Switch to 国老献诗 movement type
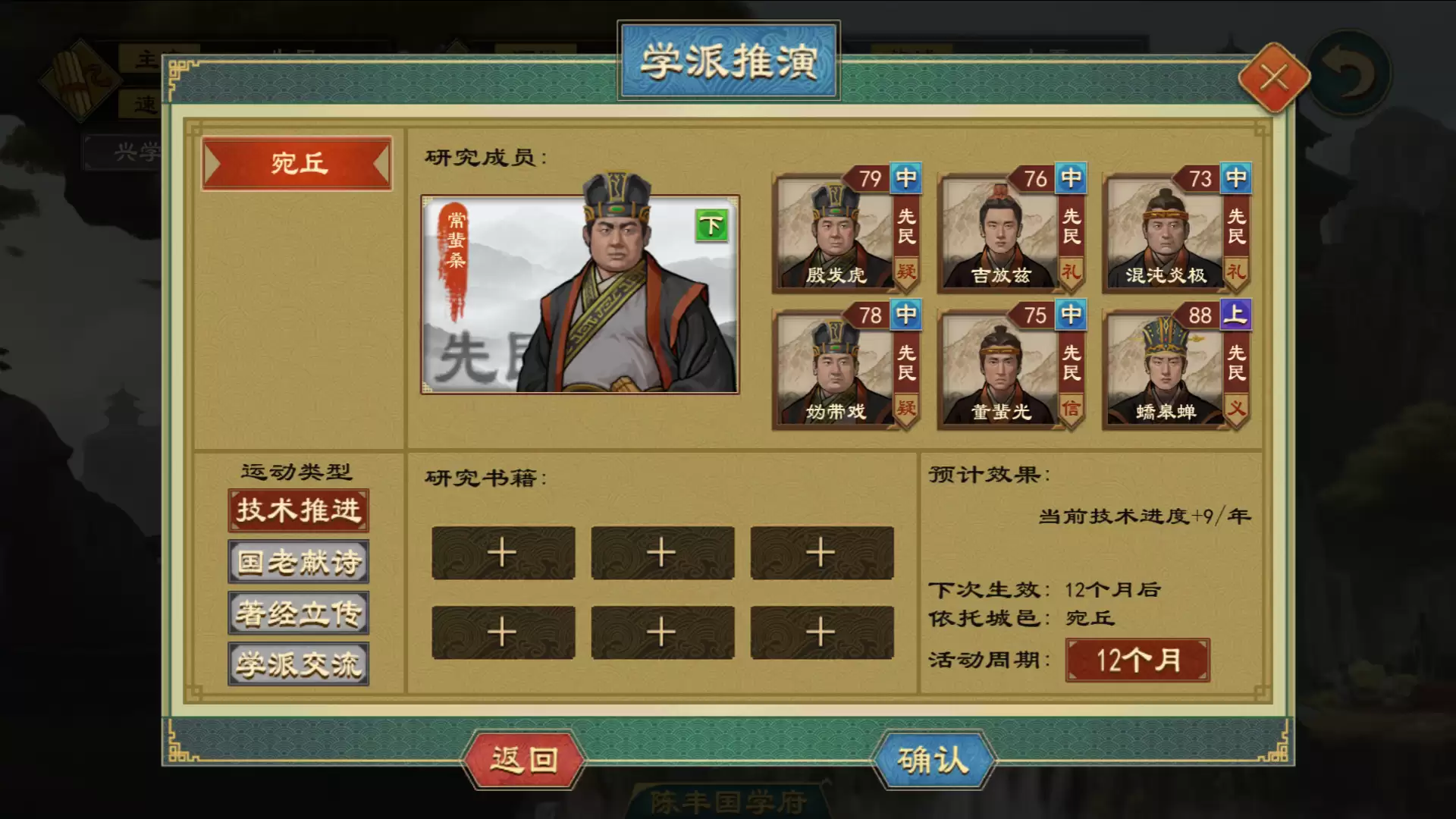 click(x=297, y=561)
